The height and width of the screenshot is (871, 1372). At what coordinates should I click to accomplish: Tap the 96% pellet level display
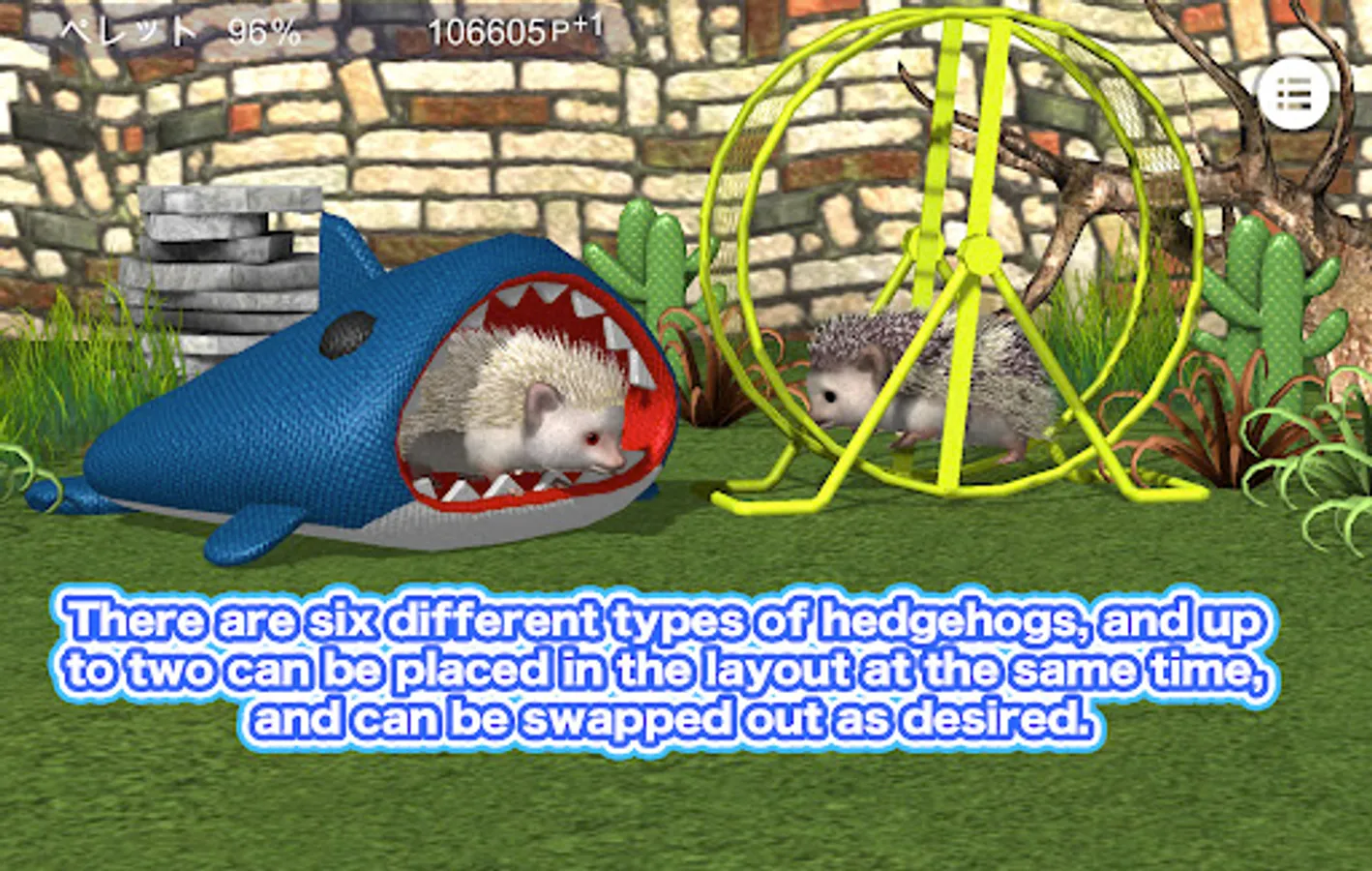pos(261,29)
